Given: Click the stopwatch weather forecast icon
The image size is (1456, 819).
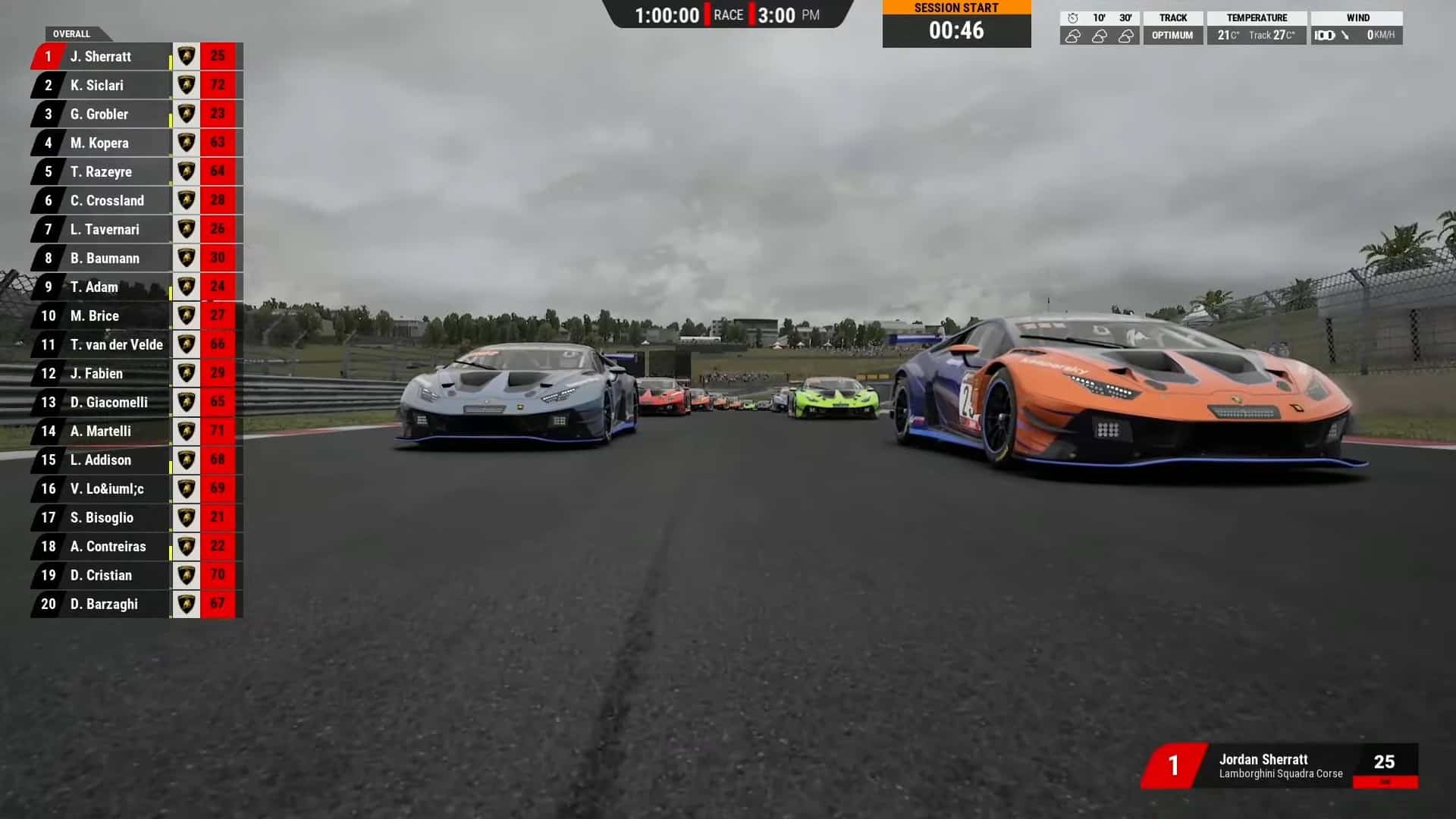Looking at the screenshot, I should 1072,17.
